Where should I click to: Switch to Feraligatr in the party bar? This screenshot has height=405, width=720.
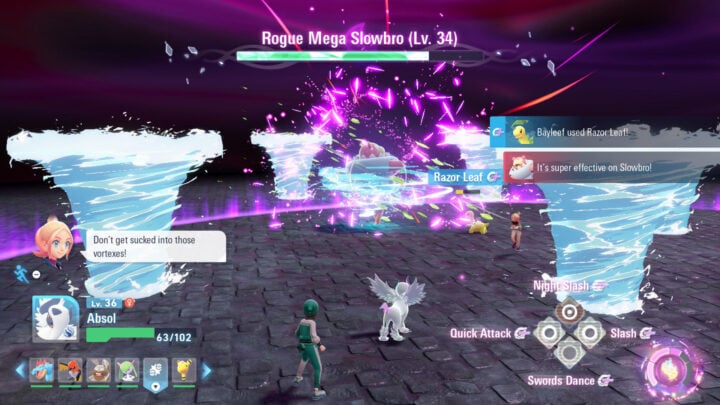(42, 371)
